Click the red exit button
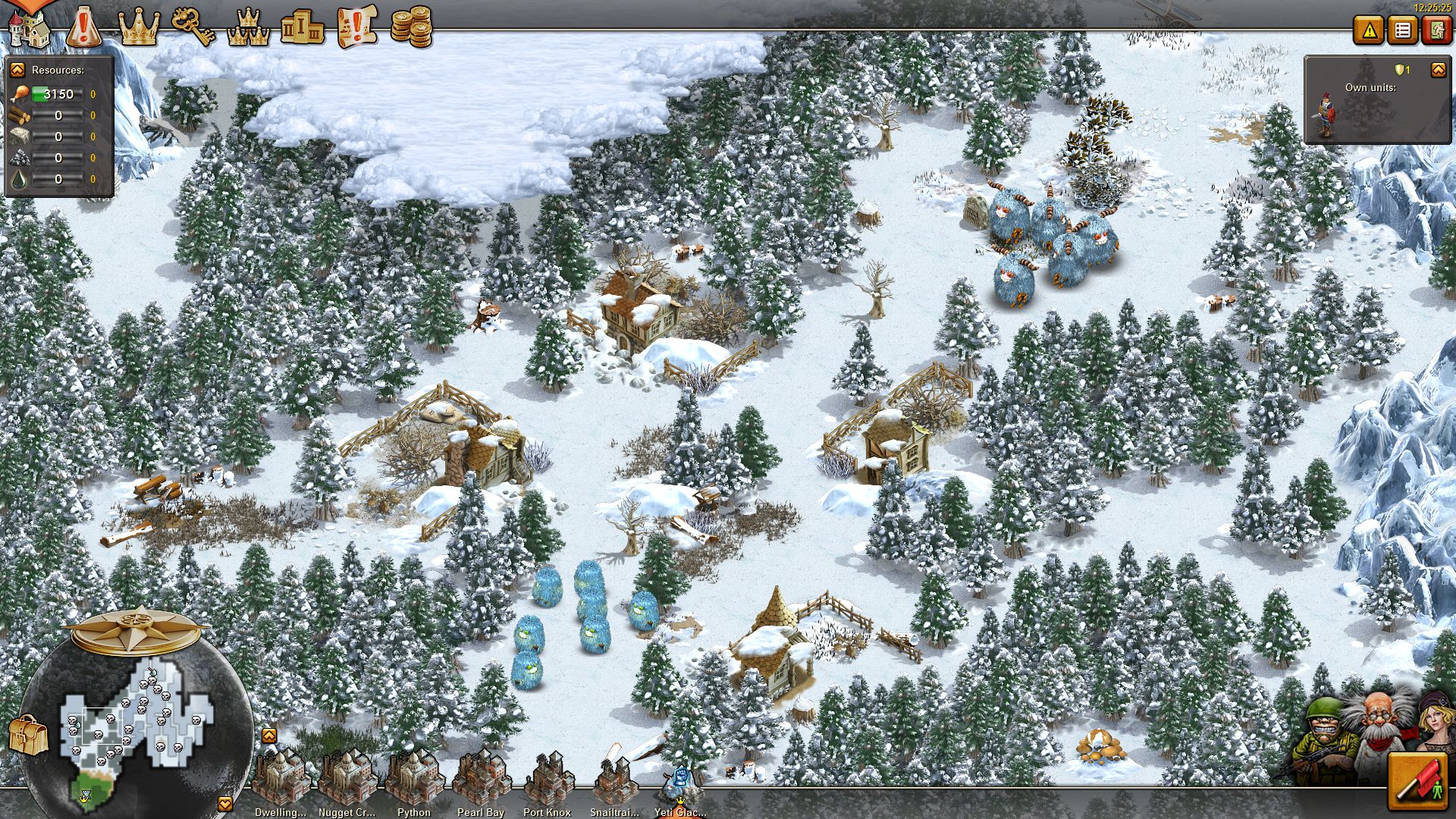 [x=1436, y=30]
